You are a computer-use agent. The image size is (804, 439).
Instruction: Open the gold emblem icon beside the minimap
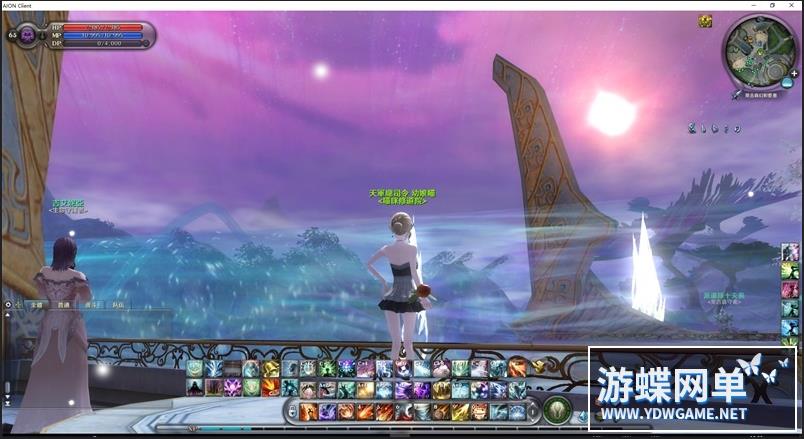[706, 21]
